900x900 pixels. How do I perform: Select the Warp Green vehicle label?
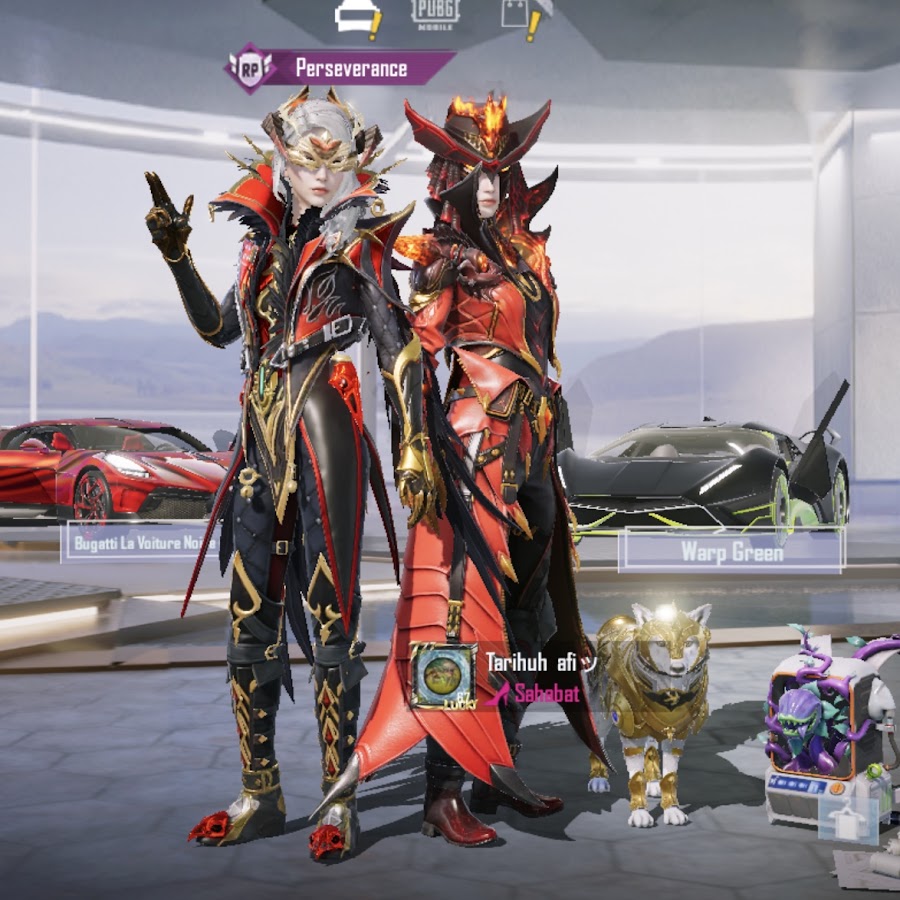(x=731, y=550)
